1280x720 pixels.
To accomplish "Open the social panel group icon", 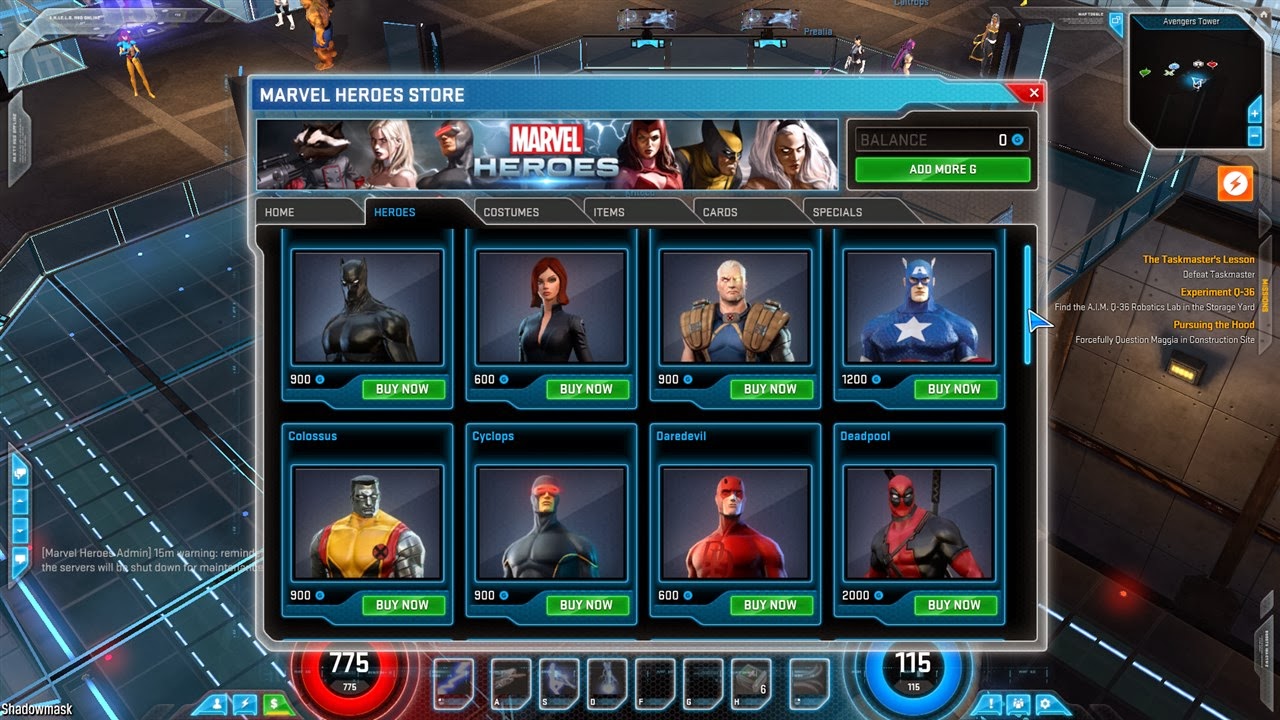I will click(1018, 704).
